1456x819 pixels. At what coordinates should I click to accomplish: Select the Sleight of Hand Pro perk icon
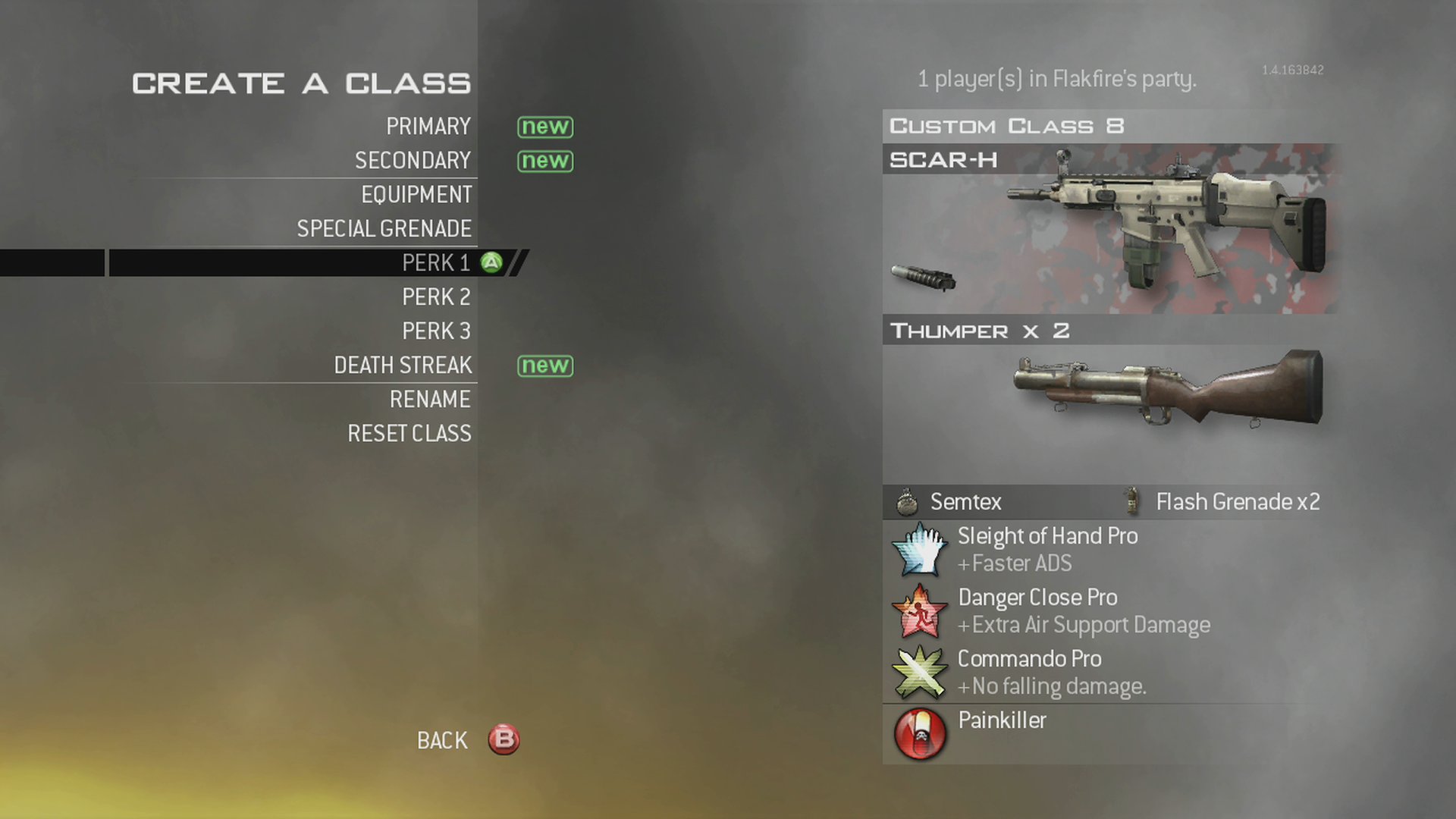click(x=919, y=549)
